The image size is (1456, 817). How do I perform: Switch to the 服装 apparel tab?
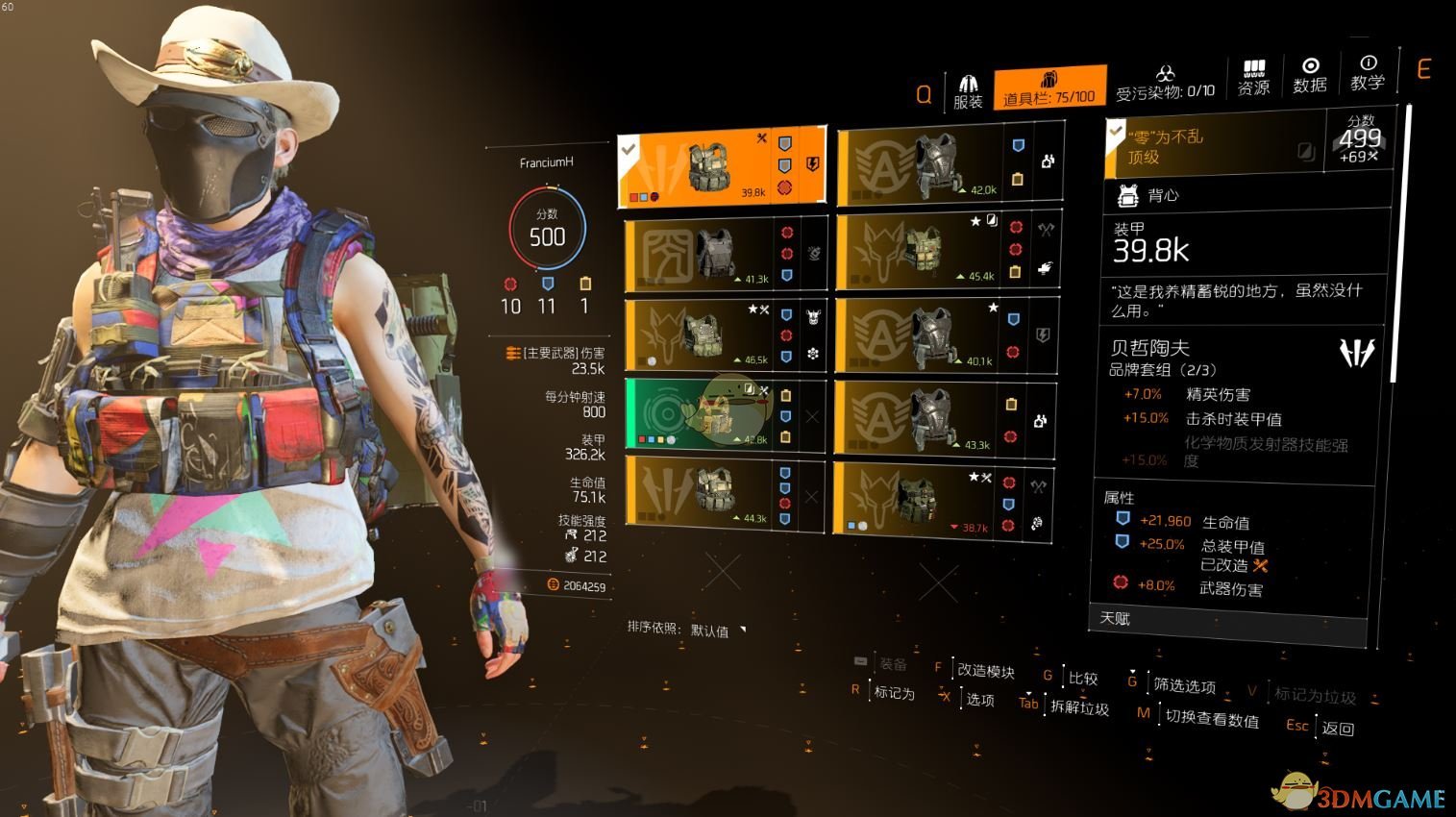pos(968,91)
